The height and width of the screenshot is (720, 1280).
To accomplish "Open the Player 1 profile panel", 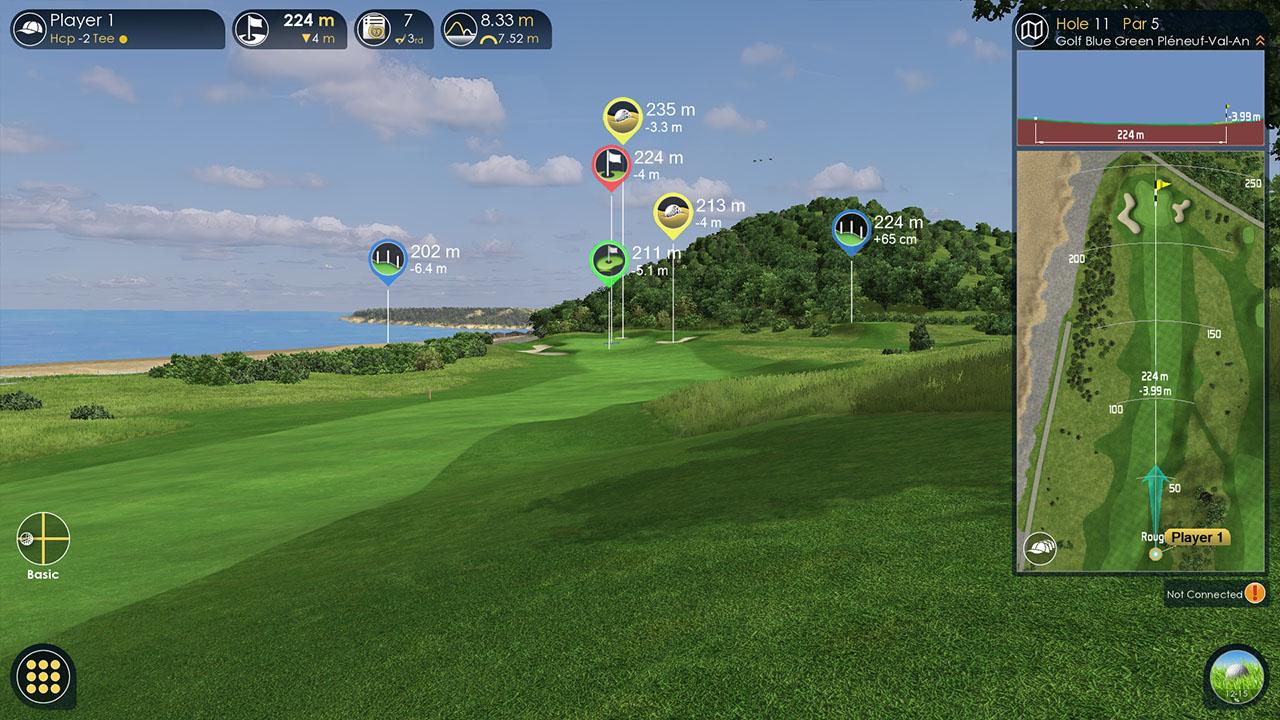I will point(116,29).
